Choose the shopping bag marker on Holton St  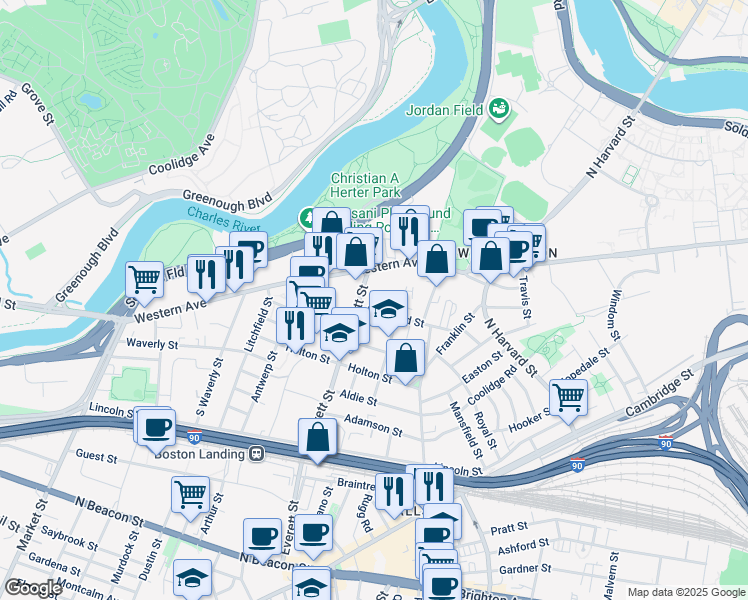point(405,358)
